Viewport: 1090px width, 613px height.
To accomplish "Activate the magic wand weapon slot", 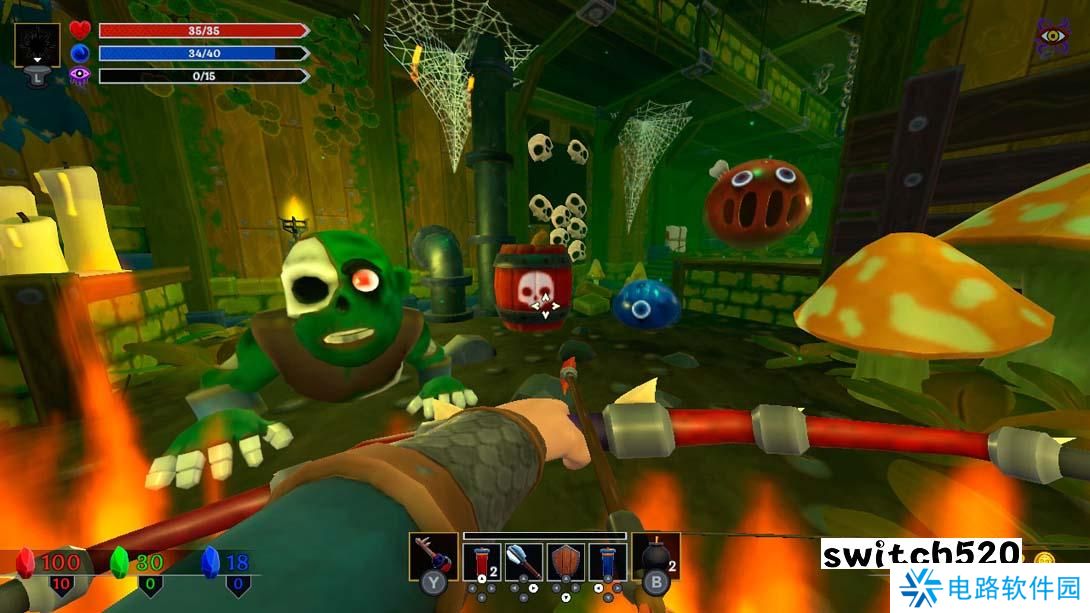I will (432, 558).
